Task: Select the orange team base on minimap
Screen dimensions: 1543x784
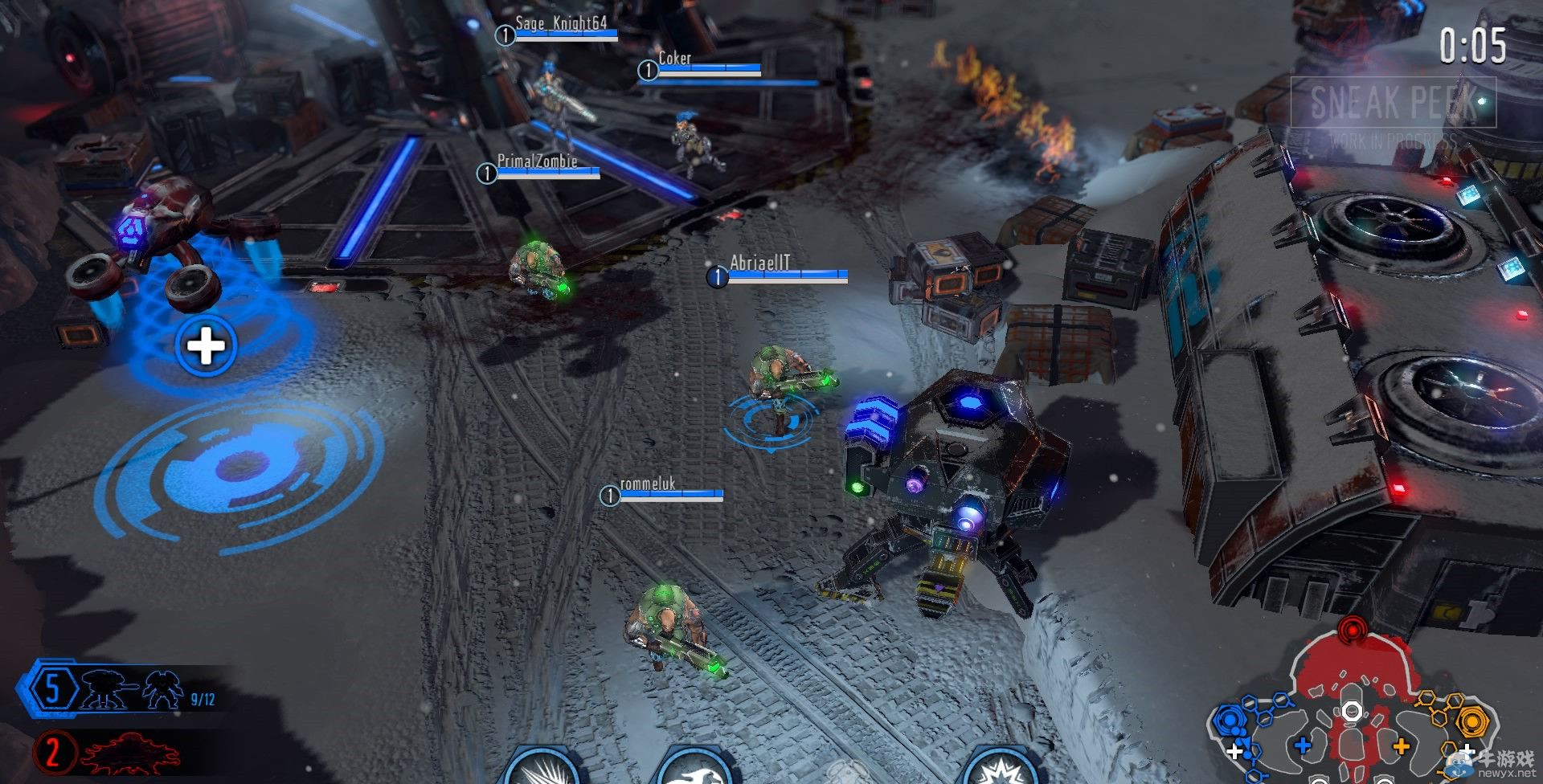Action: coord(1472,721)
